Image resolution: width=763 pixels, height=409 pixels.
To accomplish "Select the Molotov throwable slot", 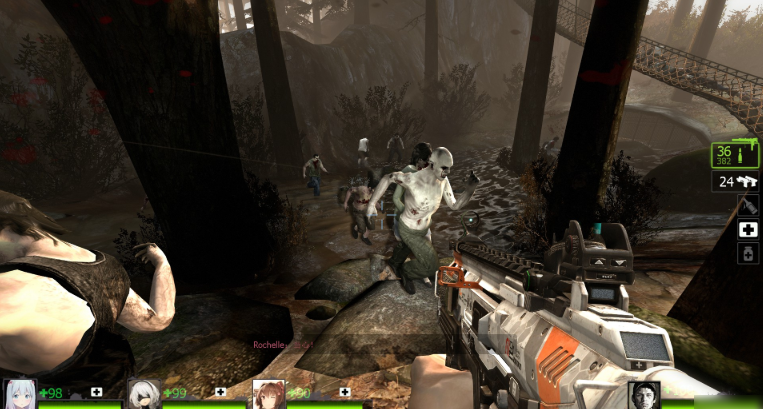I will 747,206.
